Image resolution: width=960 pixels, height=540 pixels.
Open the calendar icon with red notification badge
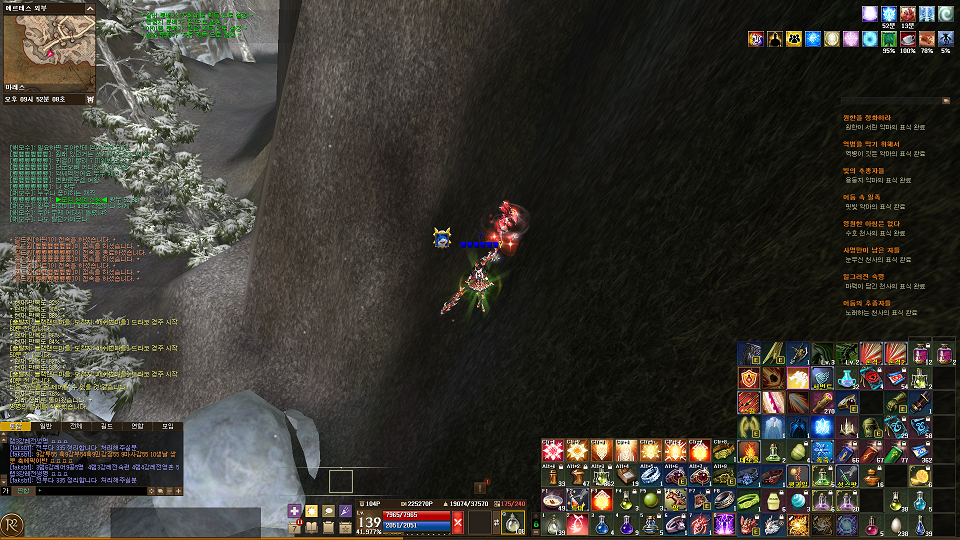tap(296, 527)
